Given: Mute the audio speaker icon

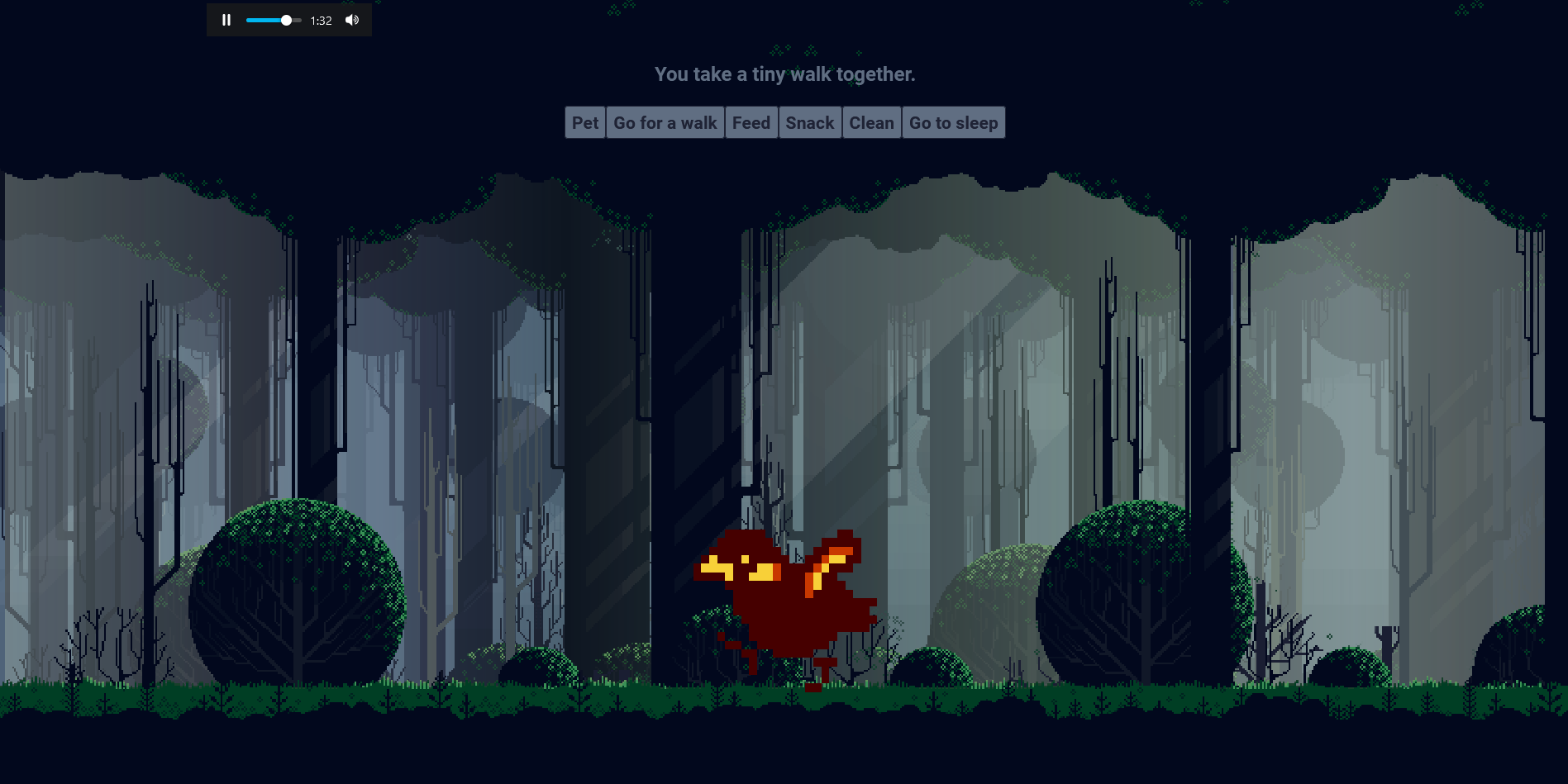Looking at the screenshot, I should coord(352,21).
